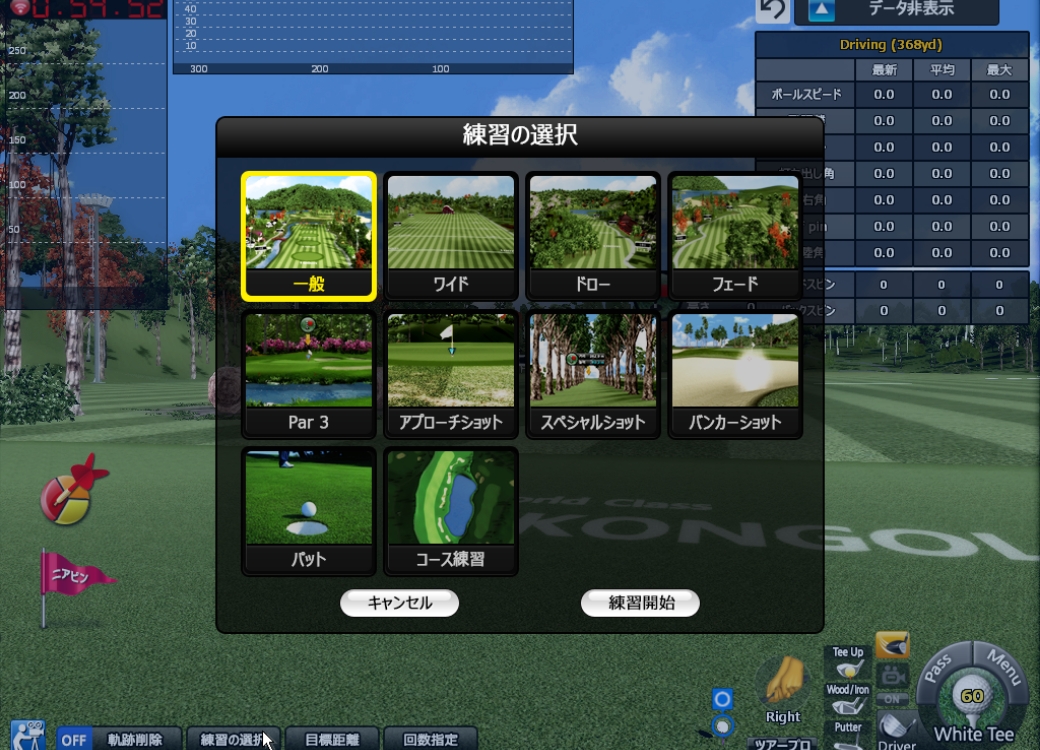Select the フェード practice tile

click(x=735, y=237)
